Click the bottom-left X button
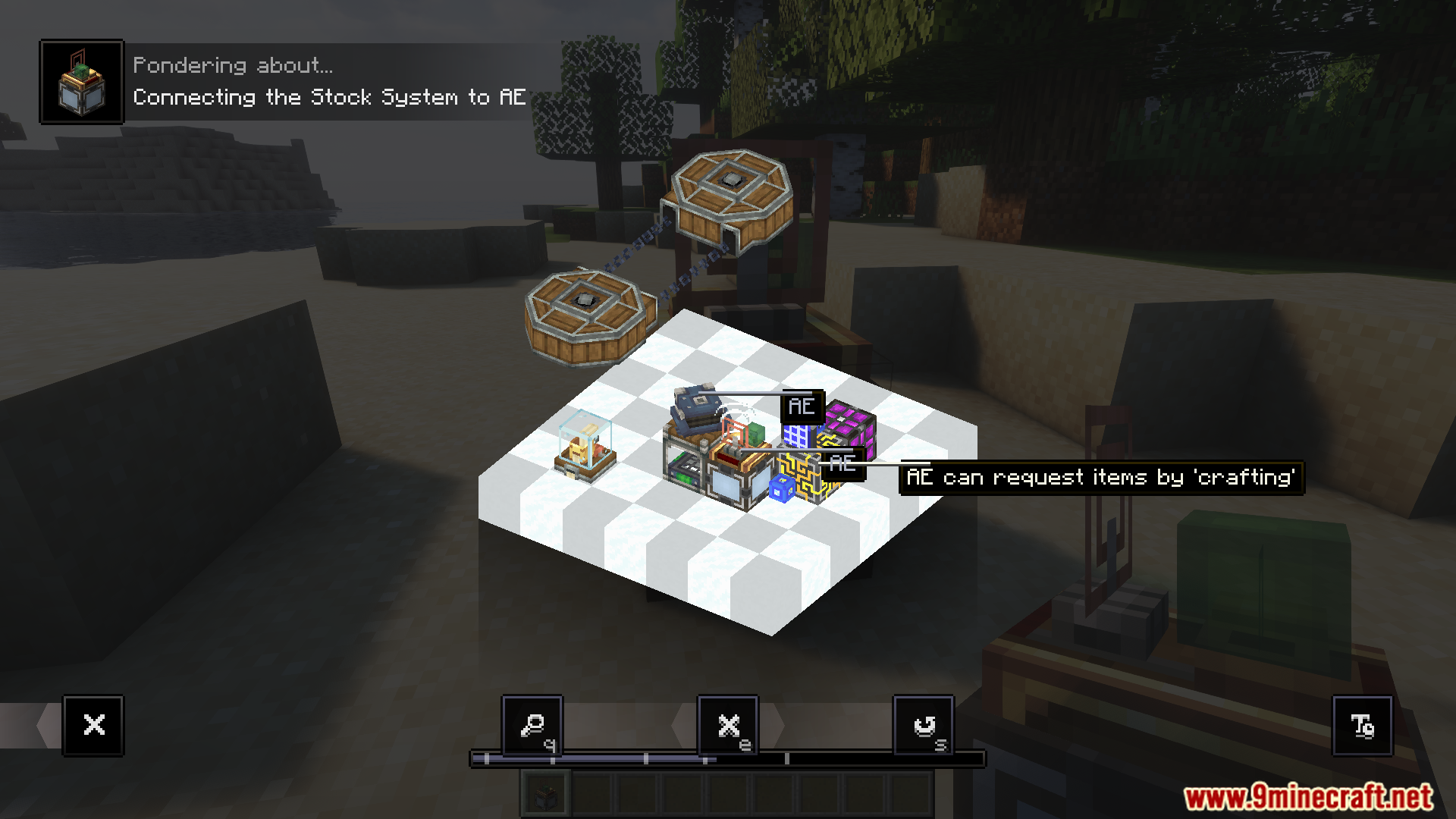This screenshot has height=819, width=1456. click(x=94, y=726)
